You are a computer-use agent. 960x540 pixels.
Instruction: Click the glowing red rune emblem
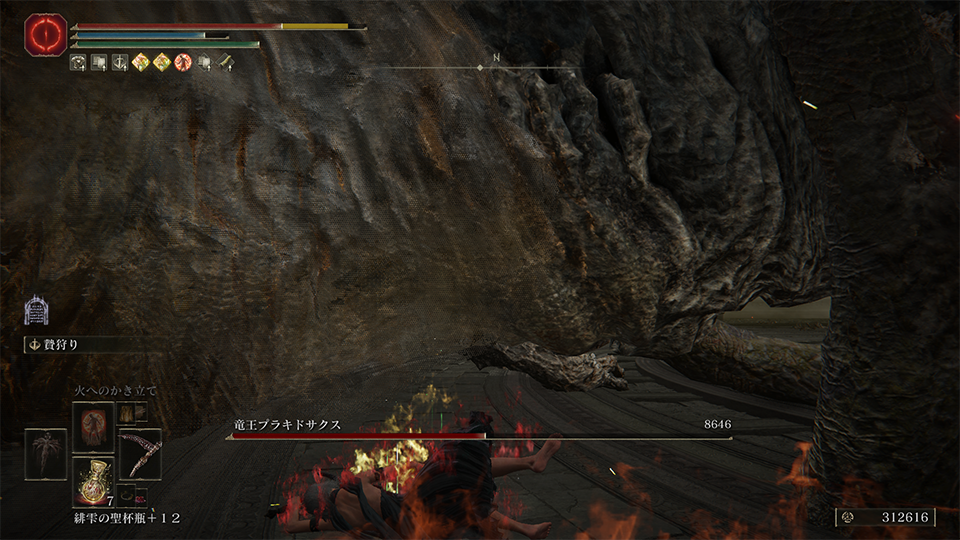(45, 36)
